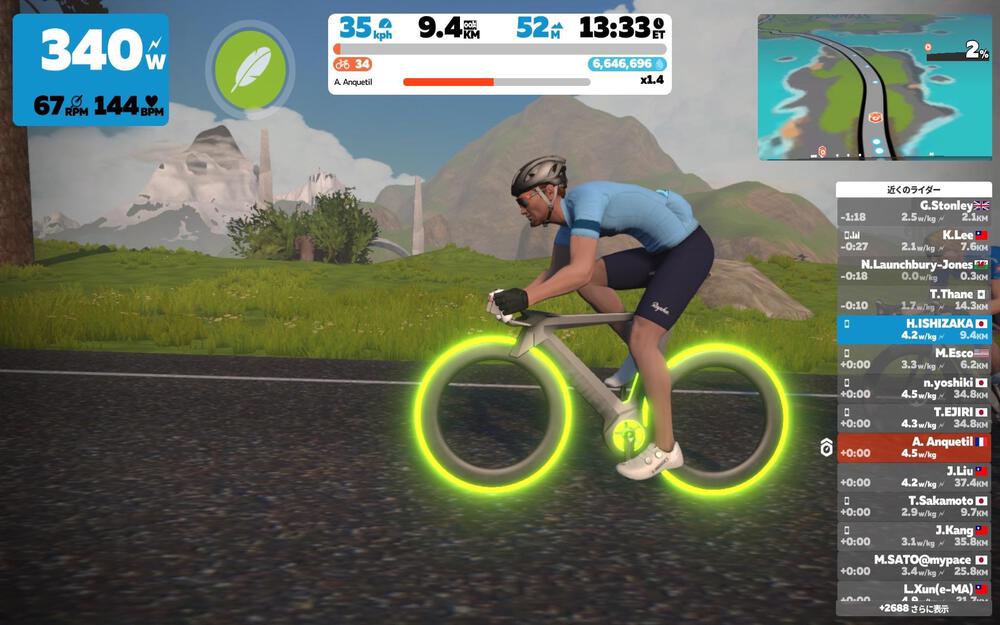
Task: Select the red A. Anquetil row
Action: point(913,447)
